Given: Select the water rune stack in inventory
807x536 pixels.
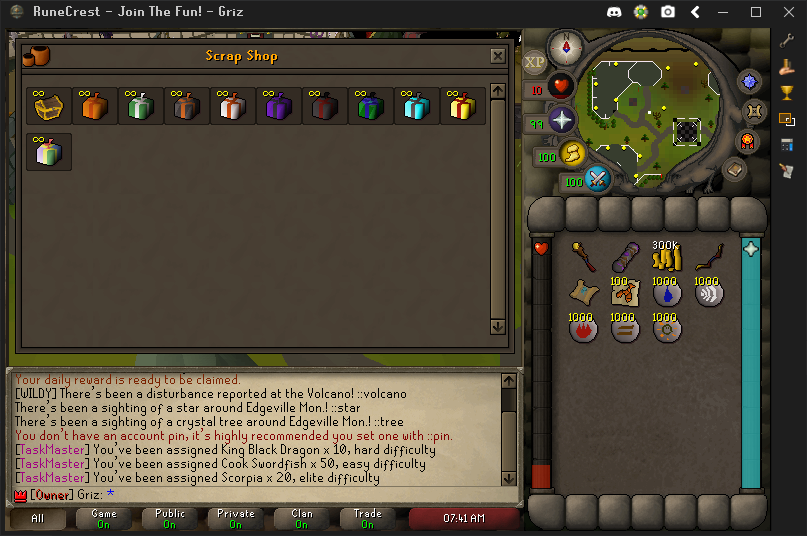Looking at the screenshot, I should 666,293.
